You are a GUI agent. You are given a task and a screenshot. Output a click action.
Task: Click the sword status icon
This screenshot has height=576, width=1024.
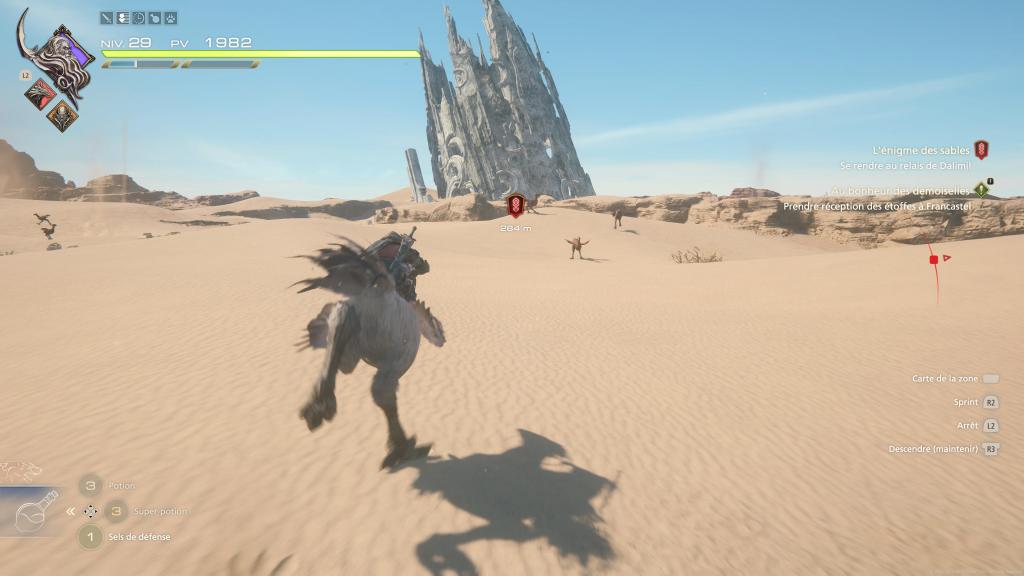[x=107, y=18]
